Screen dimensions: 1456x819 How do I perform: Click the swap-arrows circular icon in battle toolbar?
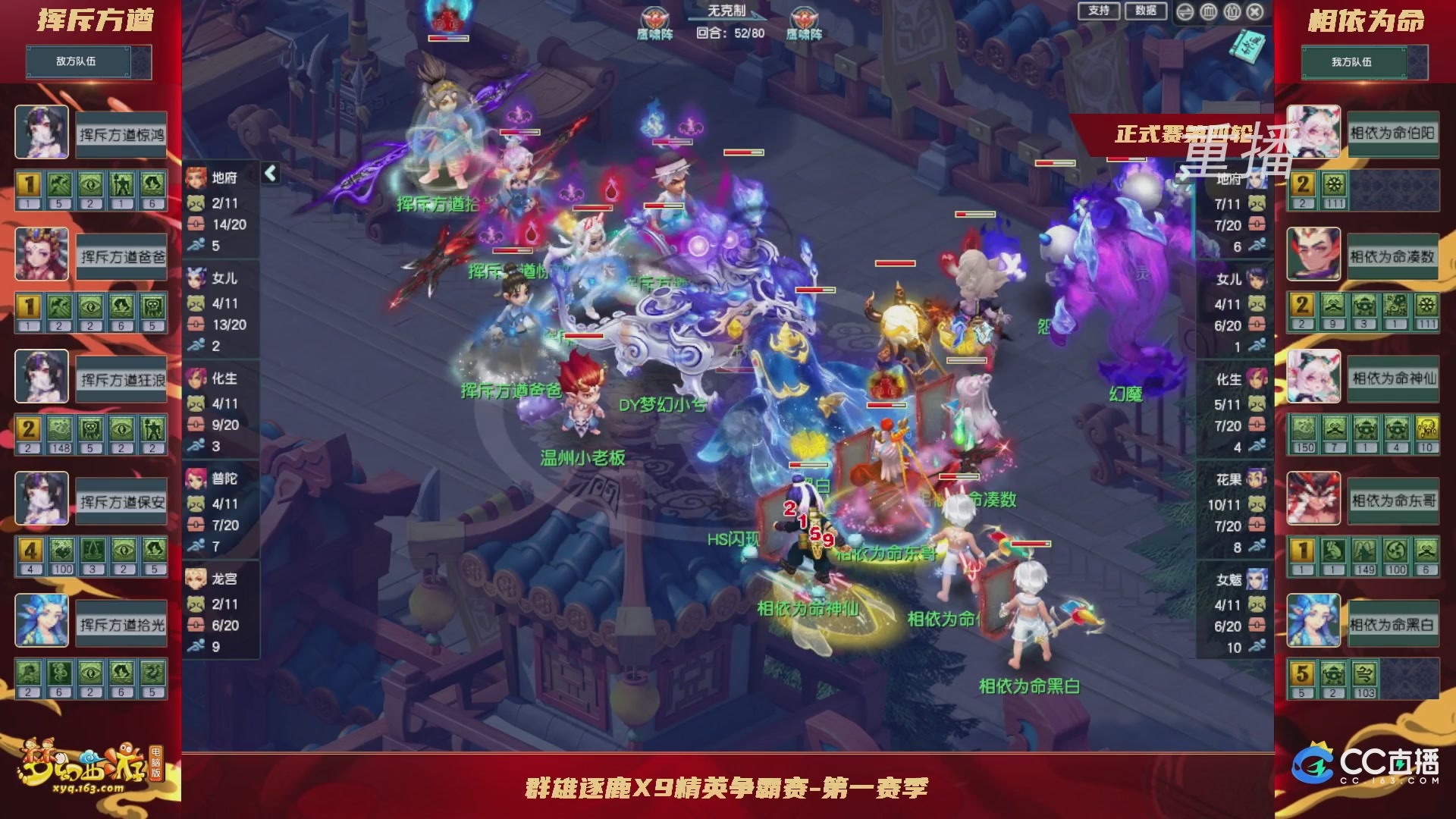[1184, 12]
